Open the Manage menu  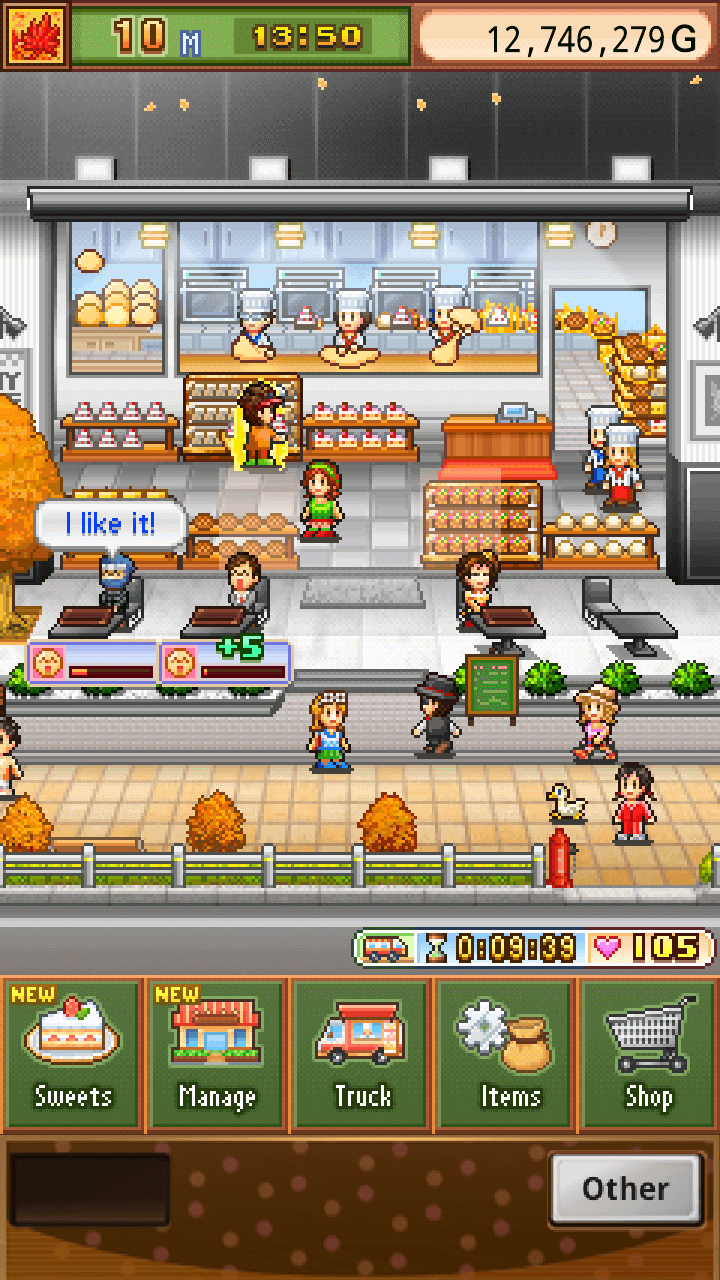click(x=217, y=1054)
